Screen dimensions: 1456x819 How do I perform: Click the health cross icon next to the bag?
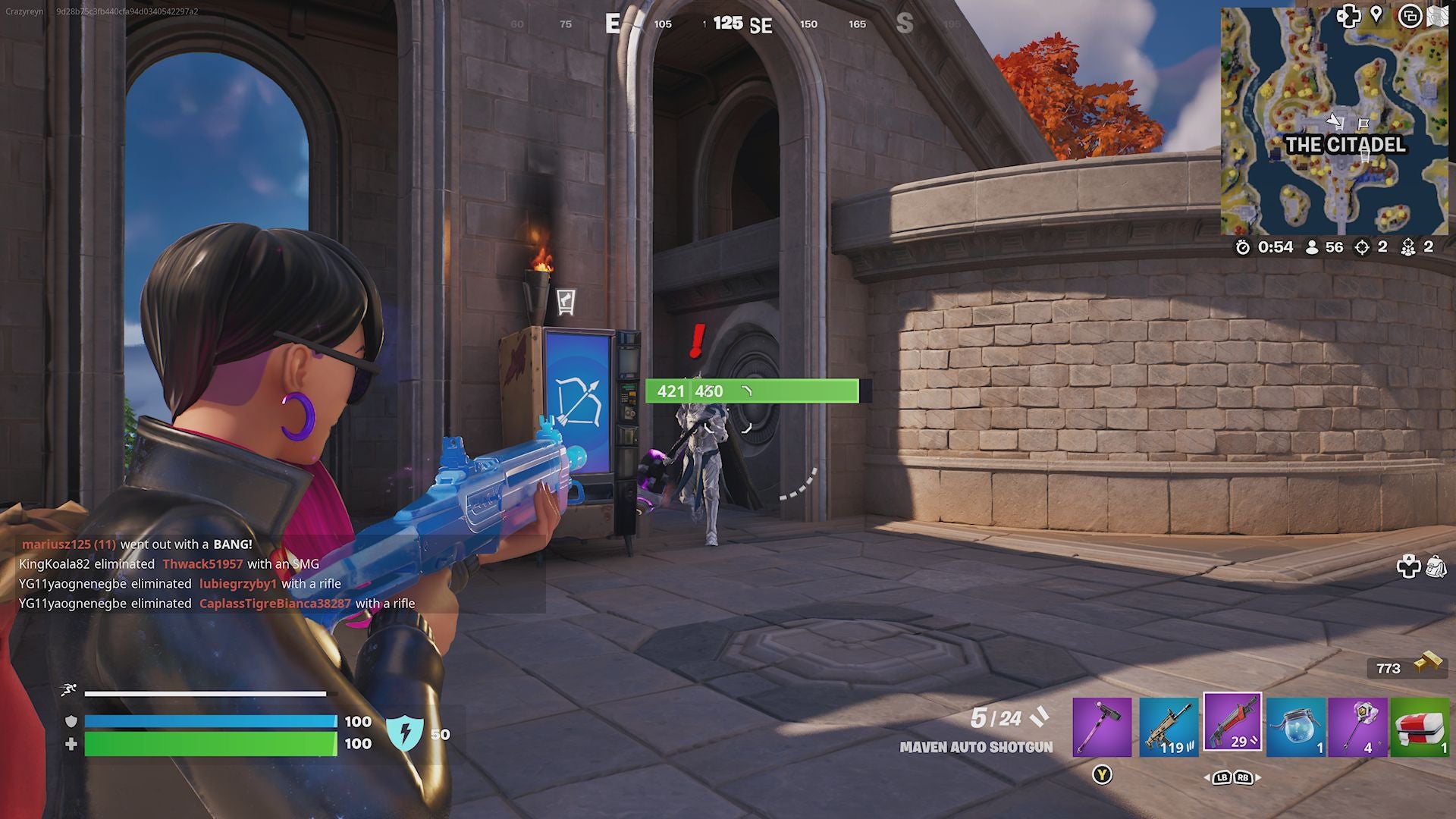(1408, 564)
